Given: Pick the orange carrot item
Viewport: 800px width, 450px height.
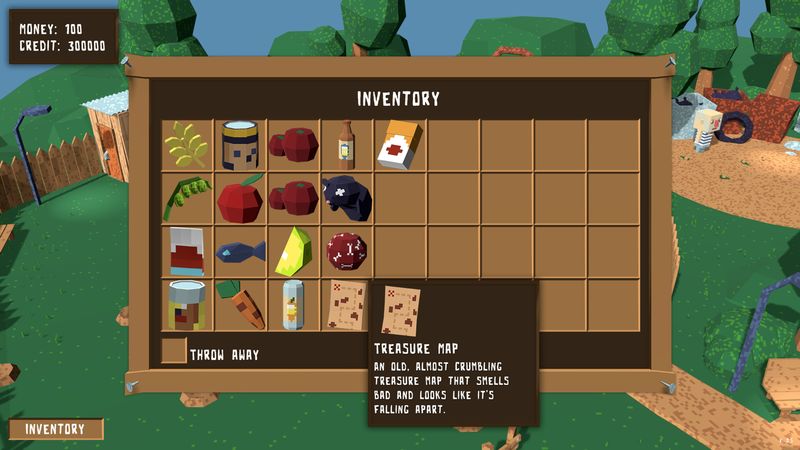Looking at the screenshot, I should [240, 305].
